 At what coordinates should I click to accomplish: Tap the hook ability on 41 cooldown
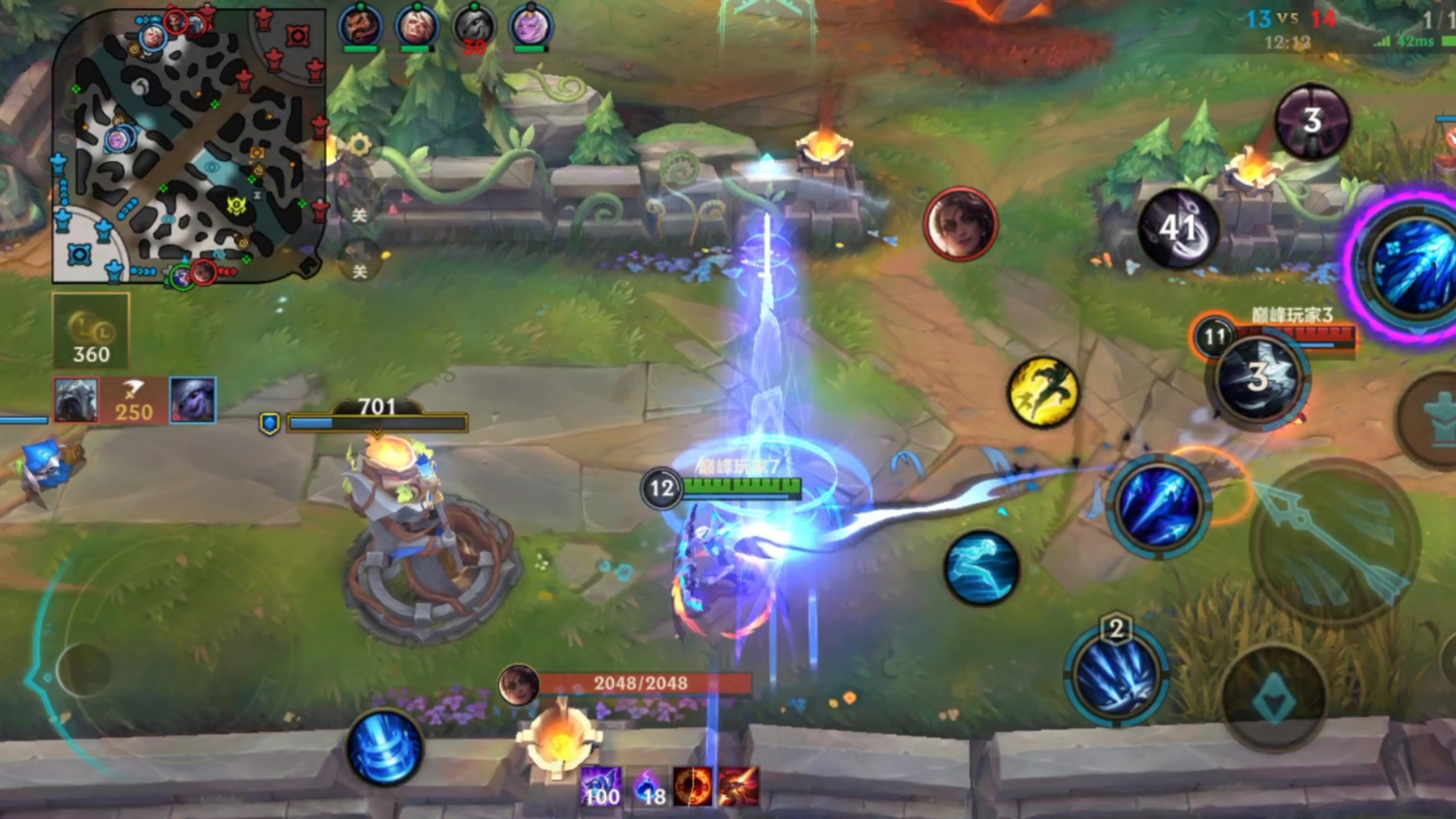pos(1178,227)
